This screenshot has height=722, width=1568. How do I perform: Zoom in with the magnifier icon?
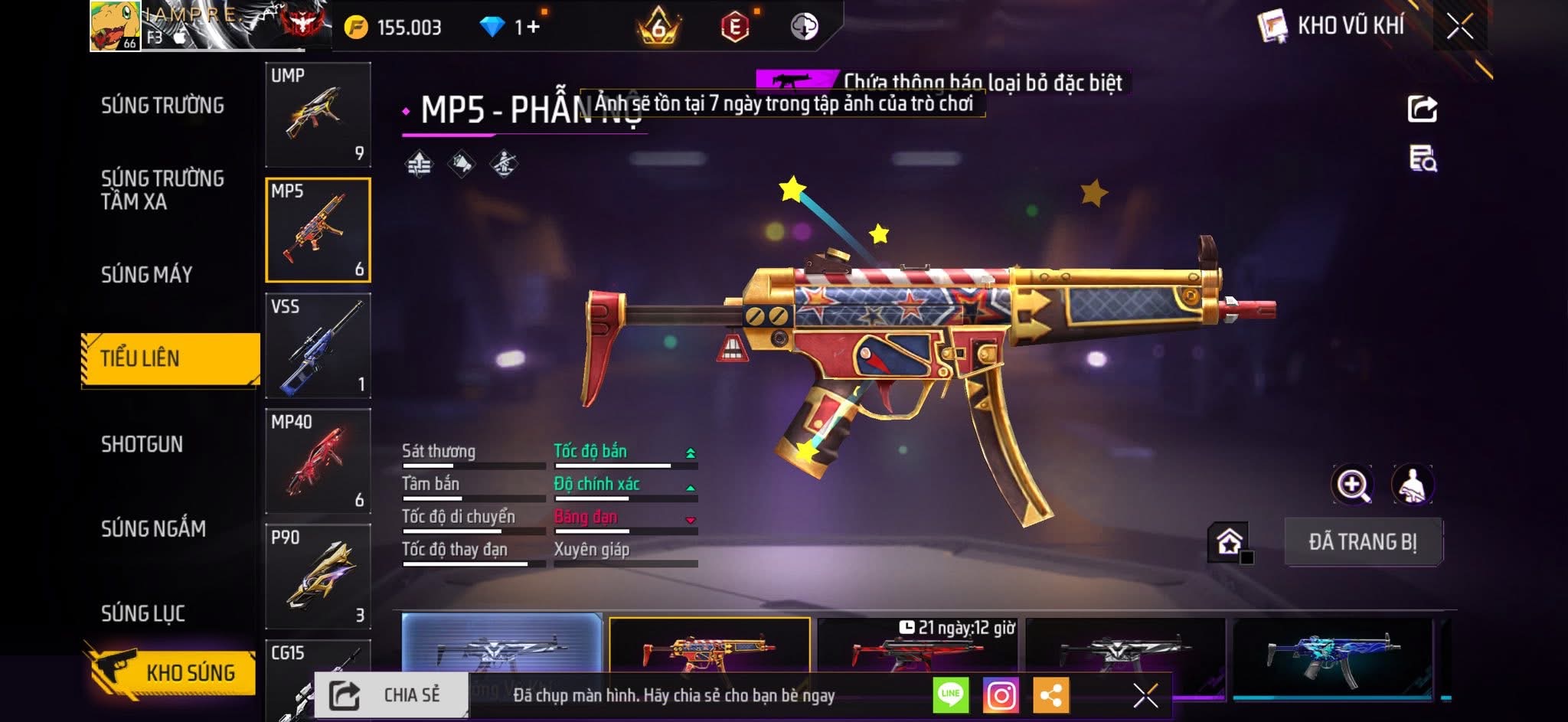click(x=1353, y=485)
